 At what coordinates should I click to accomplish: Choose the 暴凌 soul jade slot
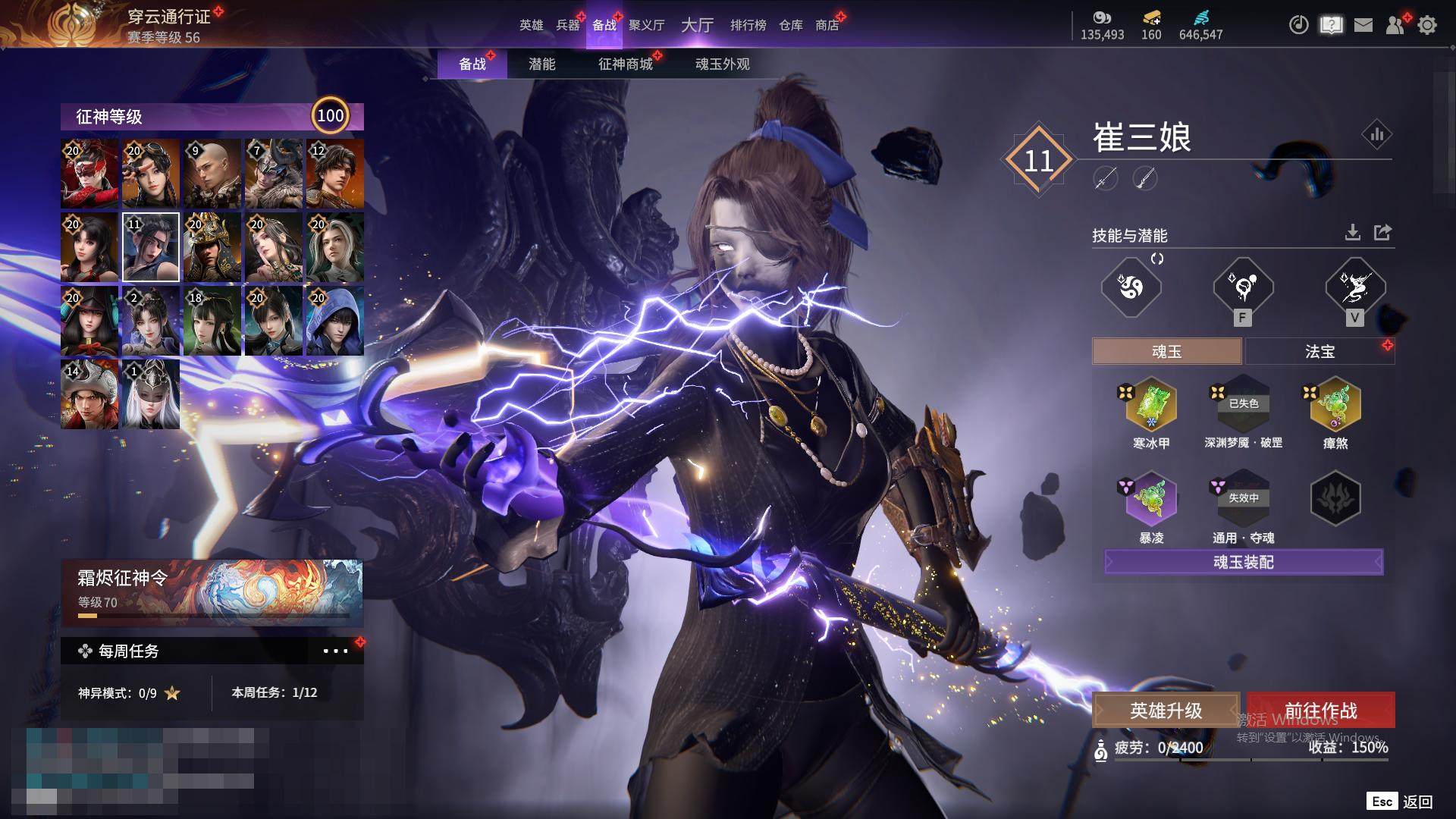click(1151, 499)
